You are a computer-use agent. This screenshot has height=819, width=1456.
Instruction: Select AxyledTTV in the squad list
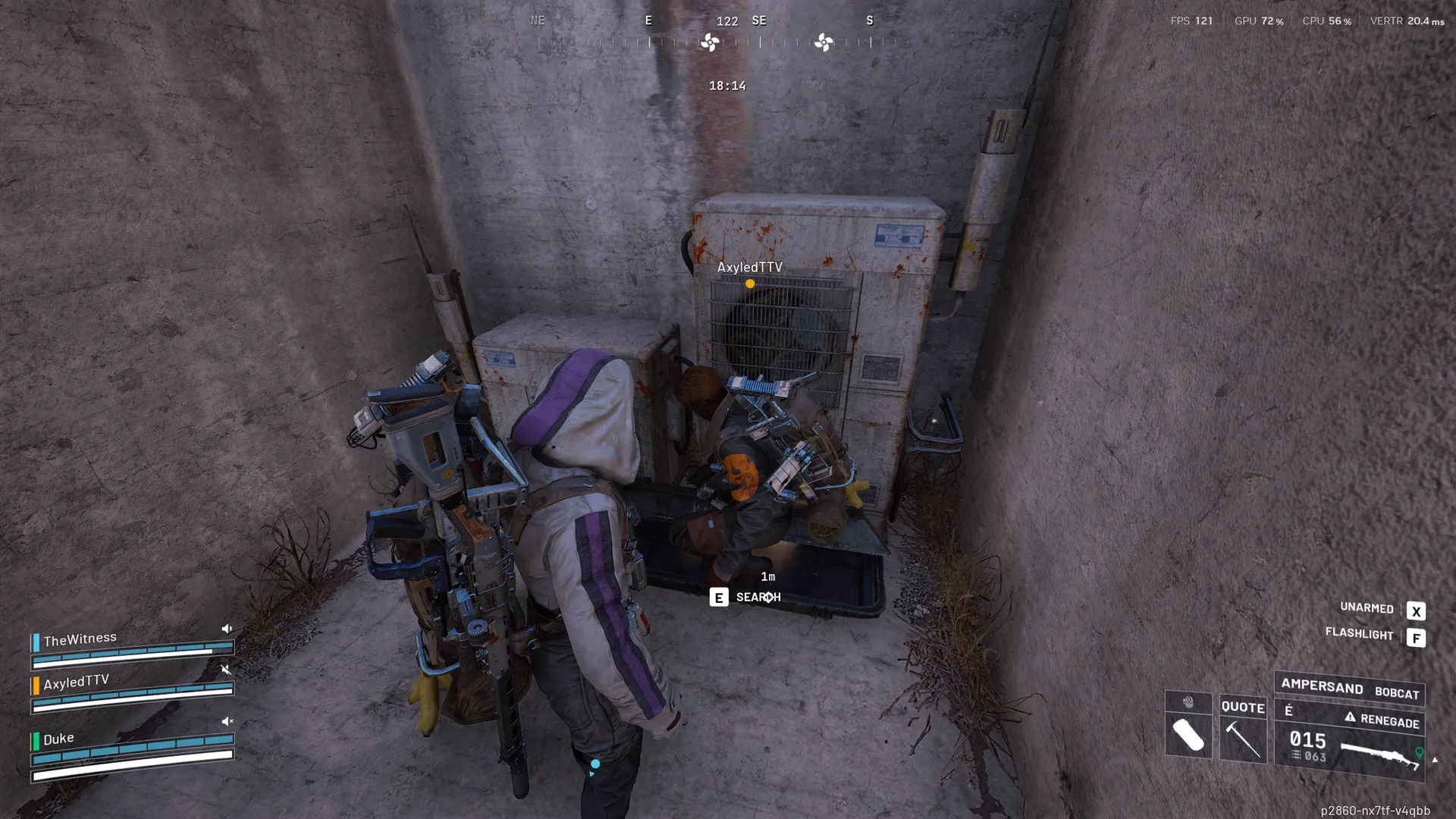(x=77, y=682)
